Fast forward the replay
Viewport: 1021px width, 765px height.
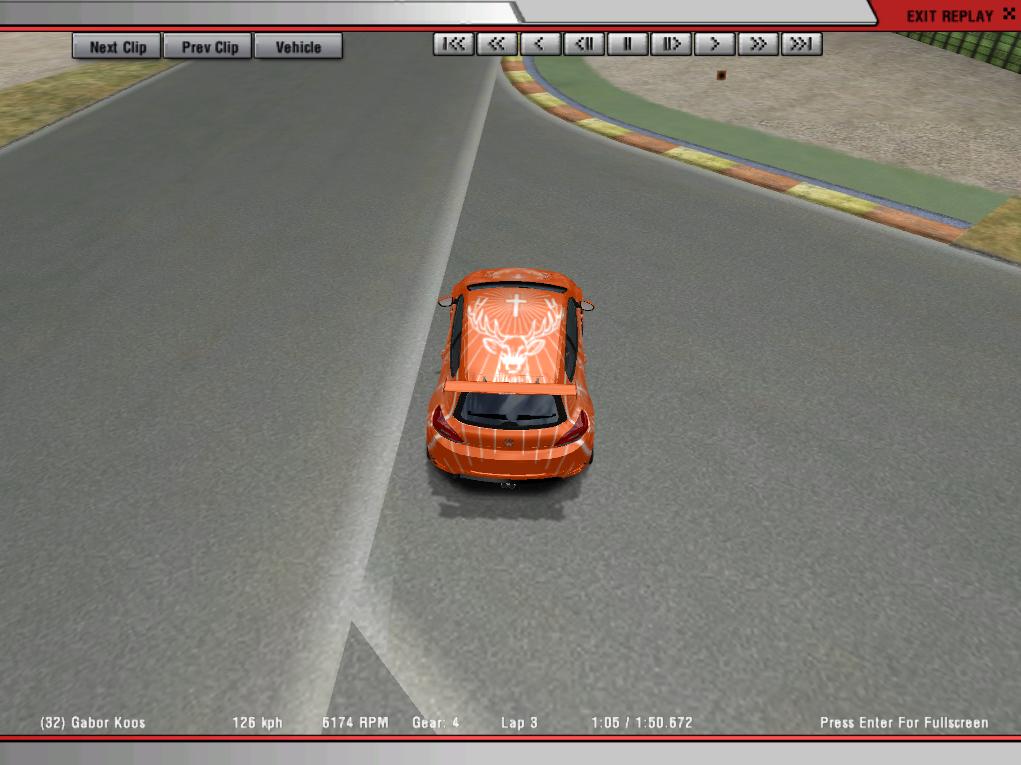coord(758,44)
